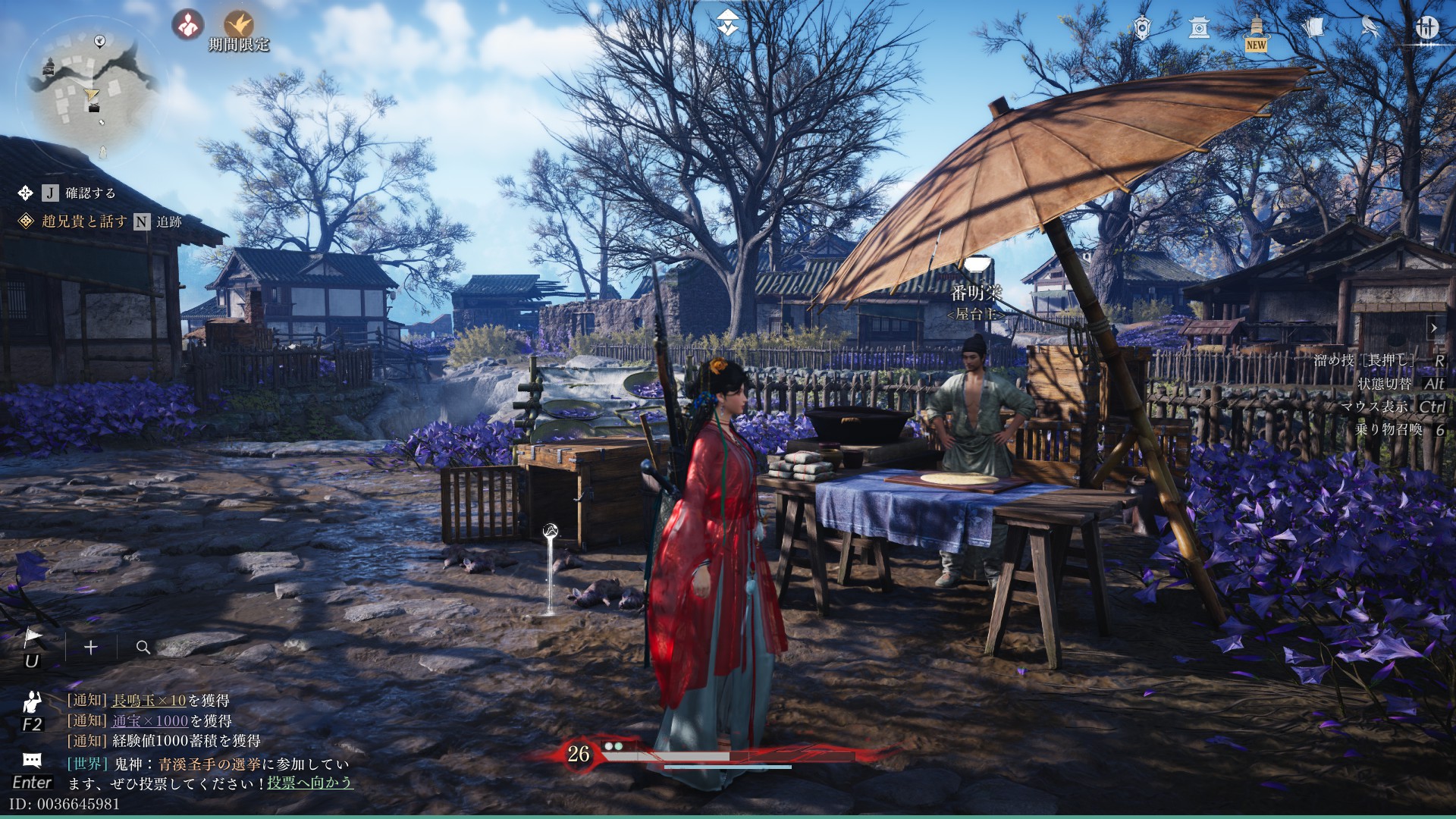Viewport: 1456px width, 819px height.
Task: Click the red figure icon beside the minimap
Action: coord(187,24)
